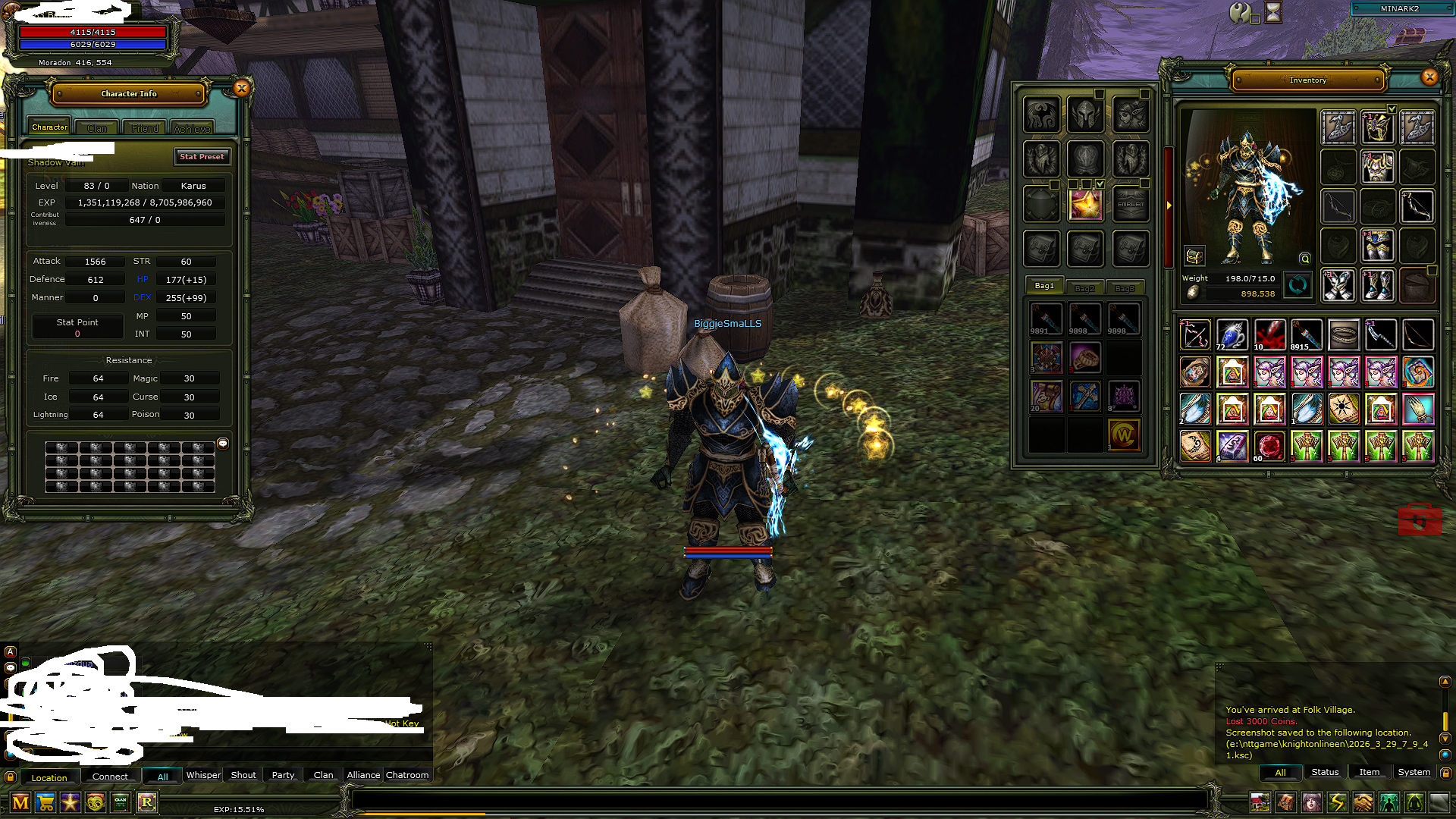
Task: Open the clan board icon near chat bar
Action: click(x=121, y=803)
